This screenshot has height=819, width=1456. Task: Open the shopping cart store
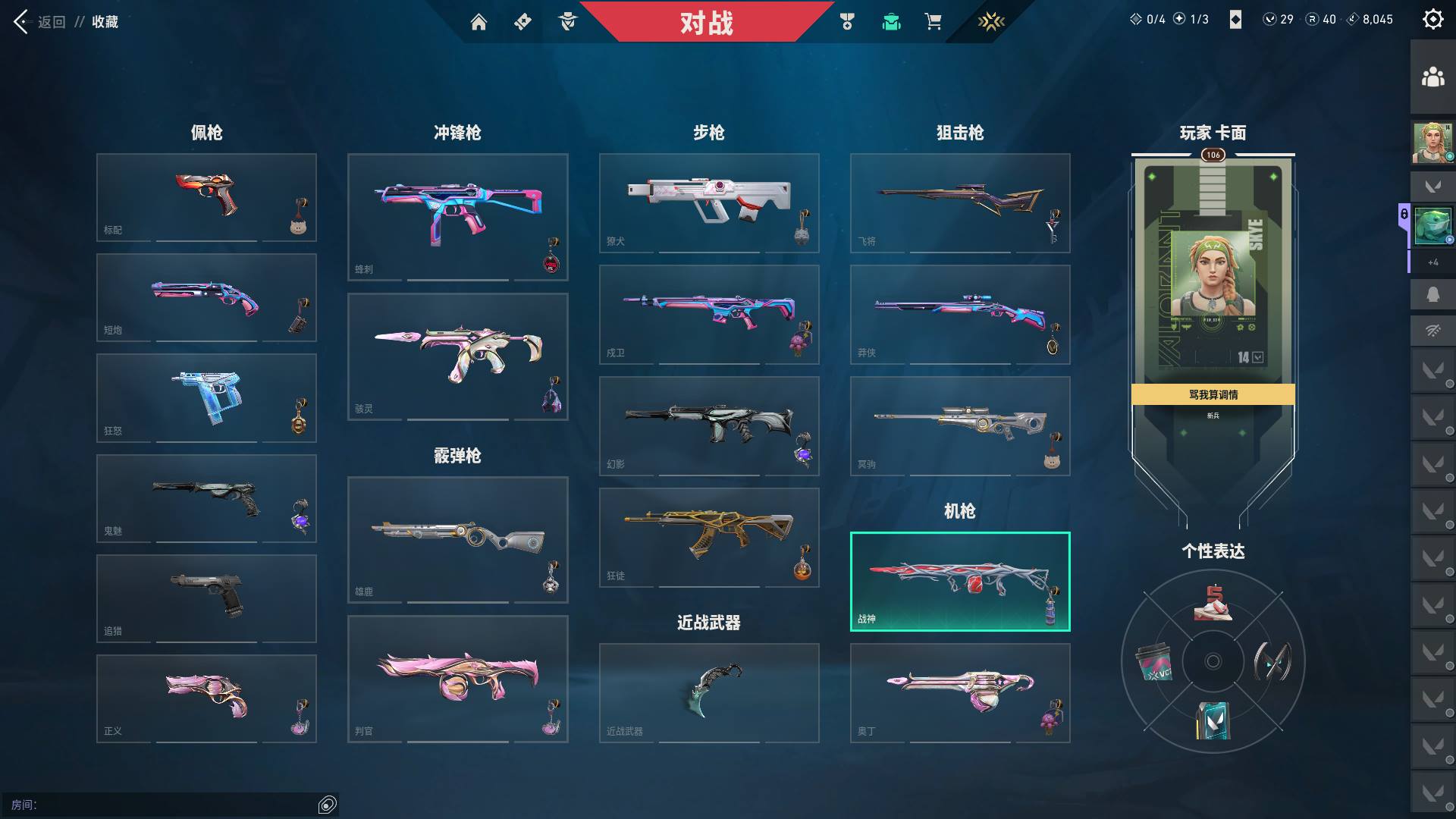[x=933, y=22]
